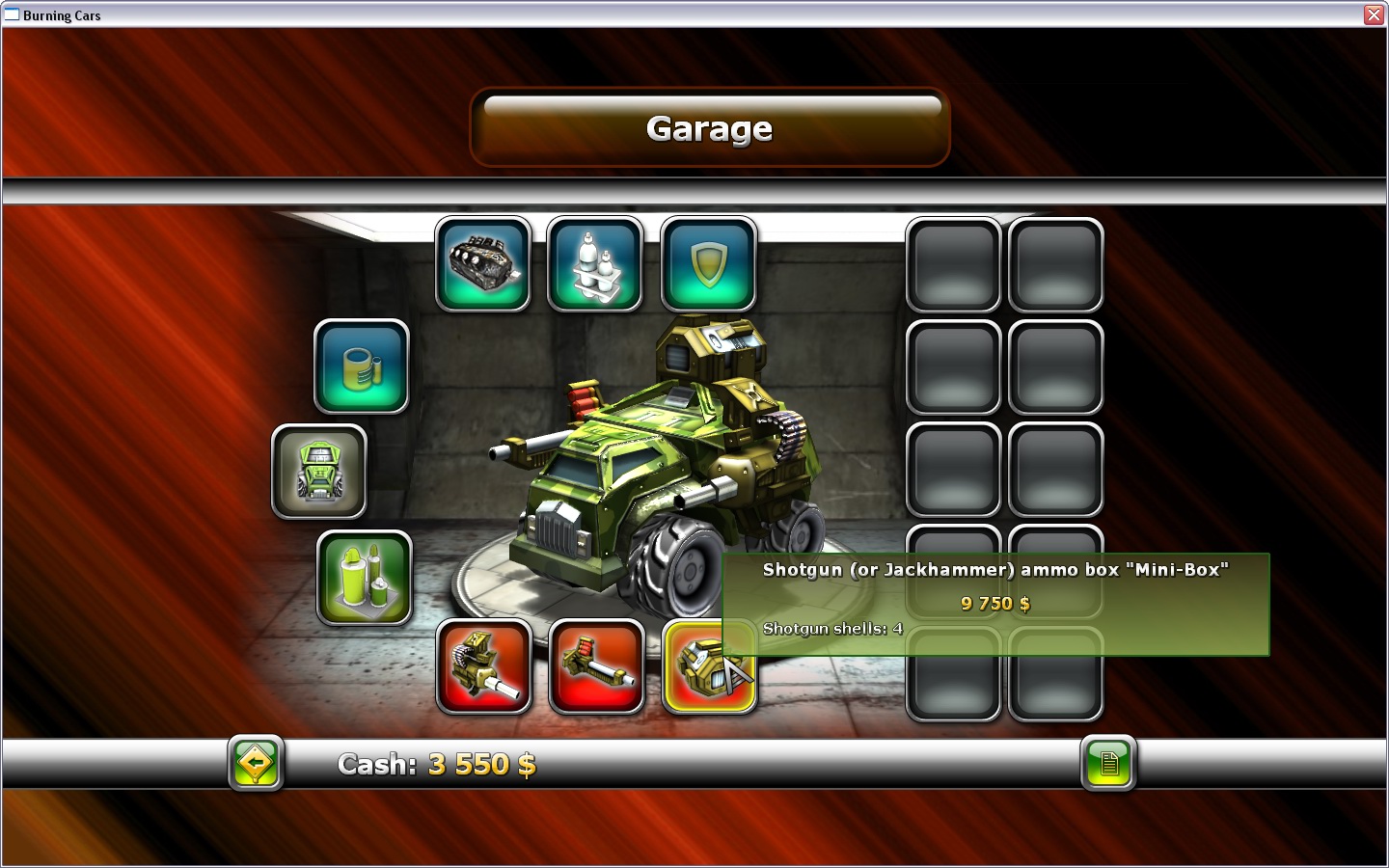Buy the Shotgun Mini-Box ammo icon
The height and width of the screenshot is (868, 1389).
click(709, 667)
